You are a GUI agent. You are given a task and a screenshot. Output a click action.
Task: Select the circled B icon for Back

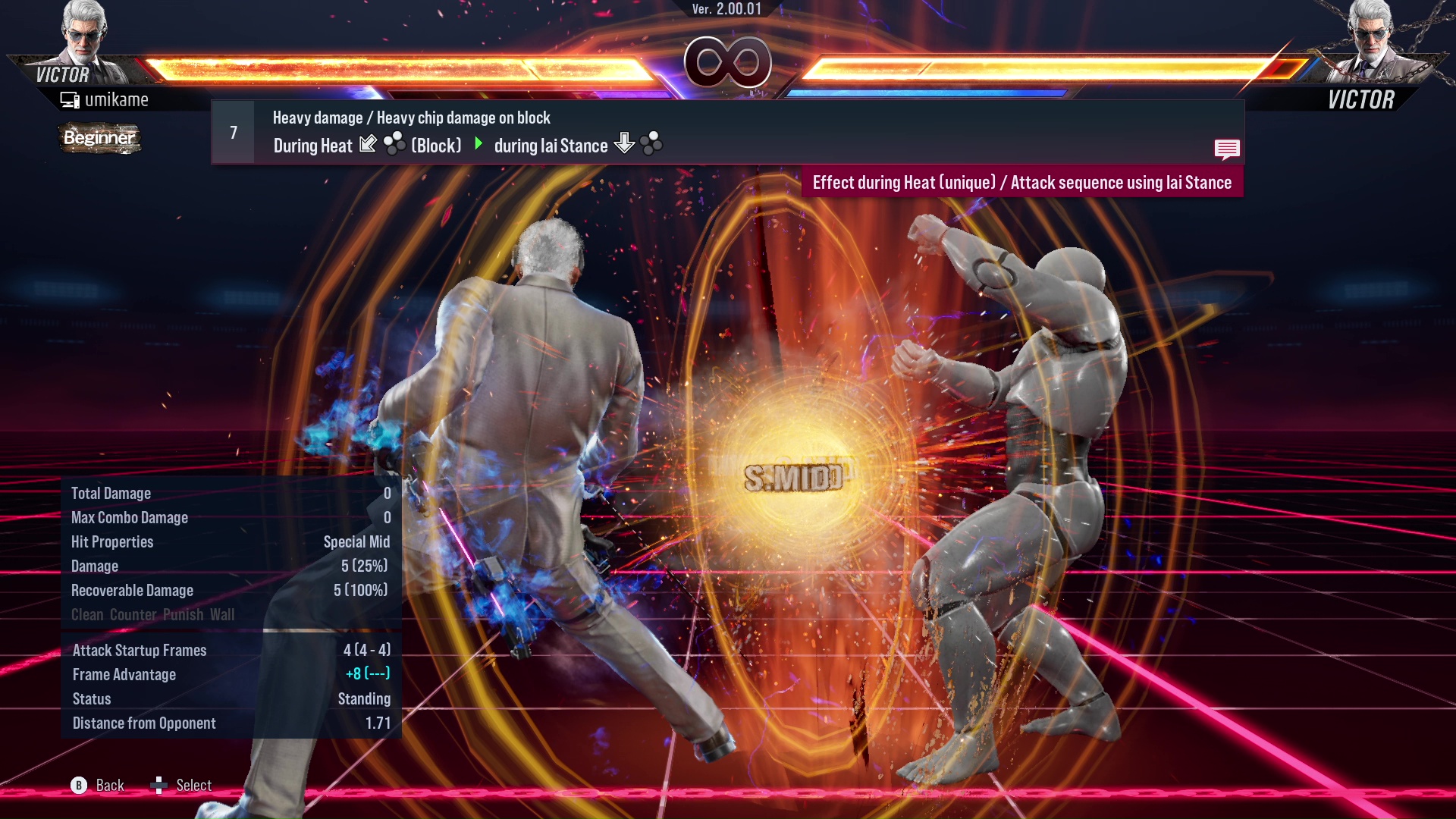pyautogui.click(x=78, y=785)
